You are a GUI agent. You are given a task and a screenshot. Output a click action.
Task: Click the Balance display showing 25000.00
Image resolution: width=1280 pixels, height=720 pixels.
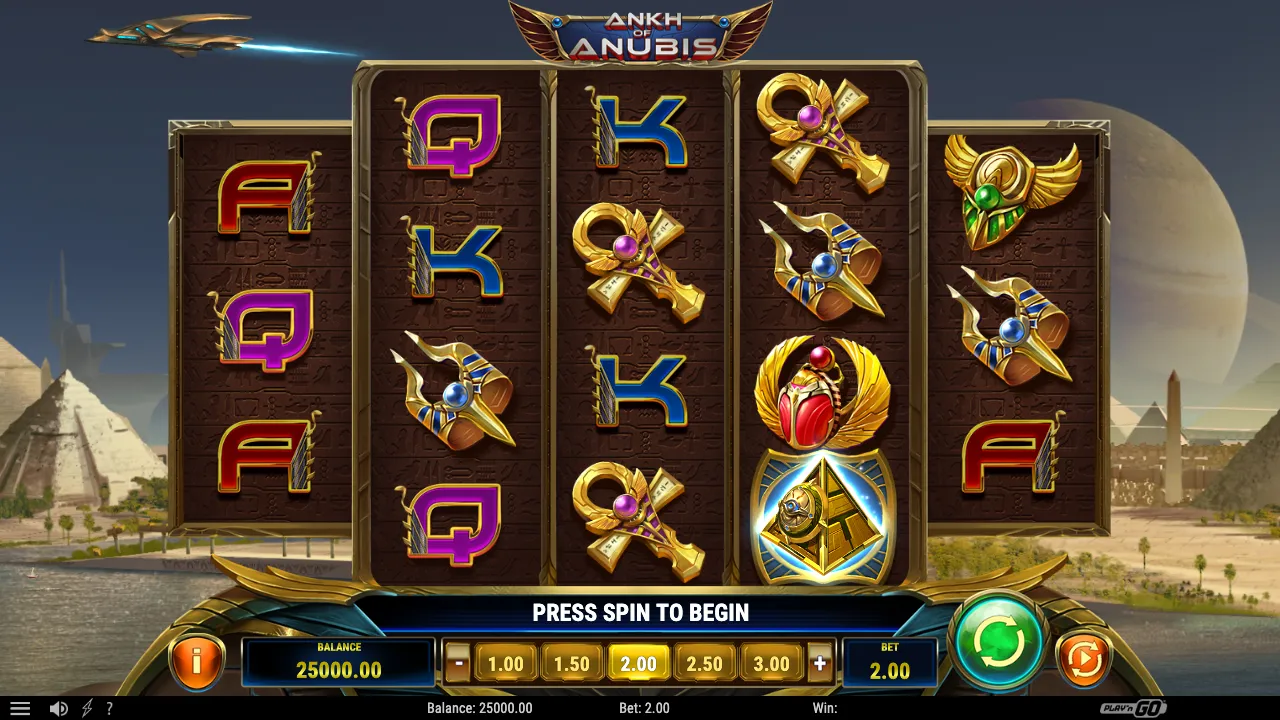point(340,662)
